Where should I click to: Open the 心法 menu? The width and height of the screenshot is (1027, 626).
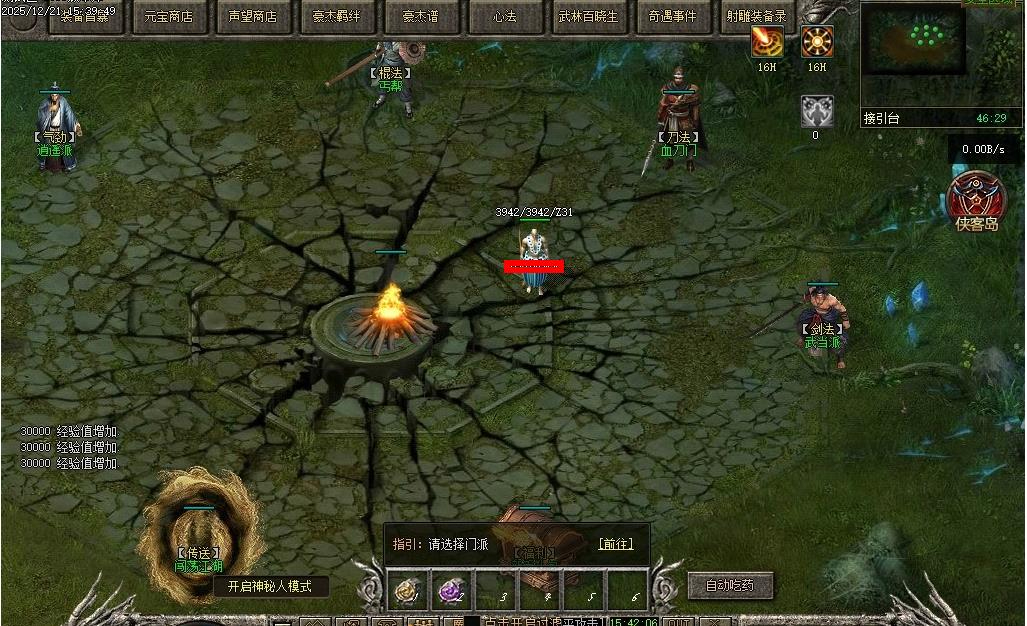pos(505,16)
